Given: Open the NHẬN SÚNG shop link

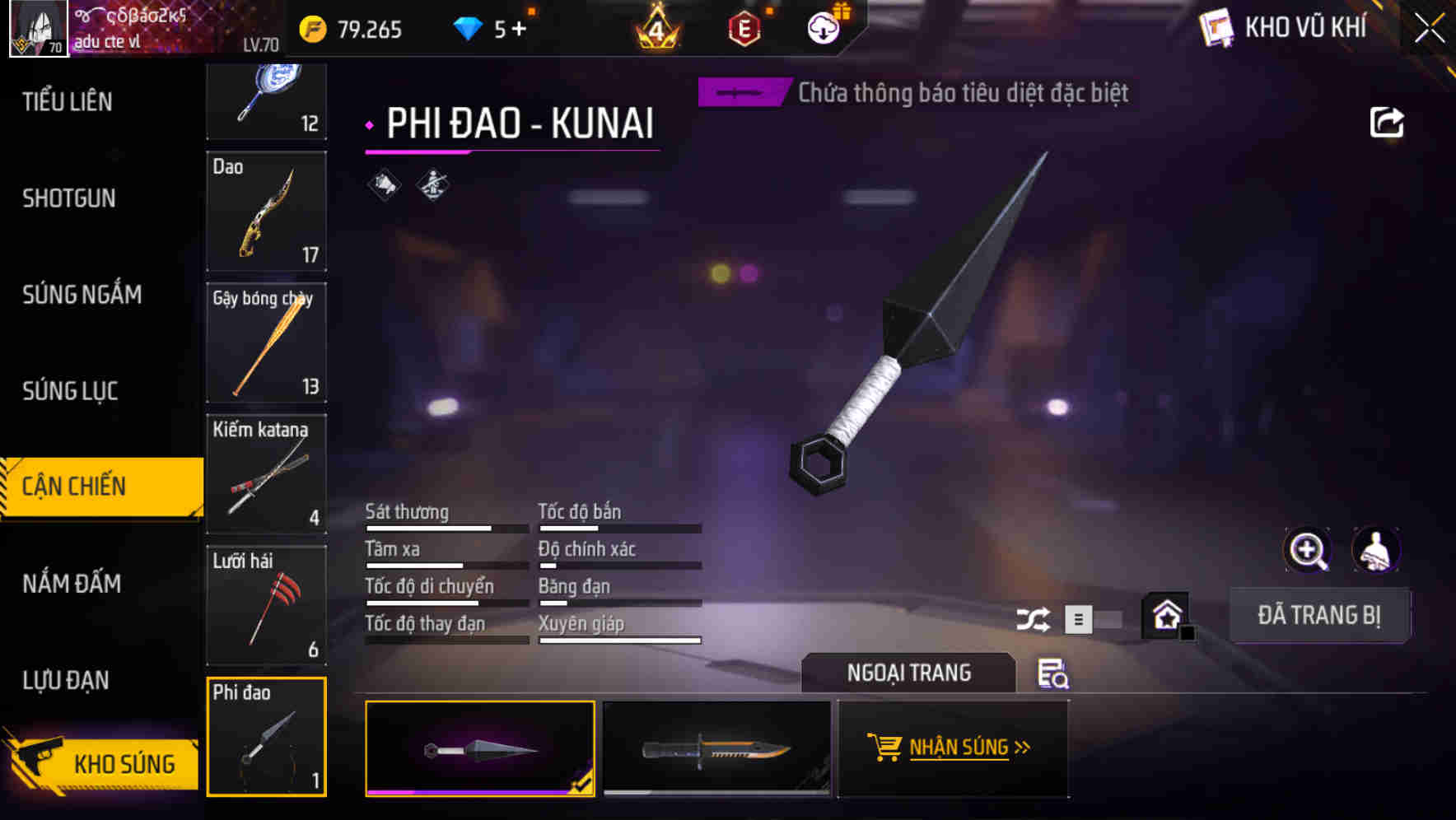Looking at the screenshot, I should click(x=953, y=748).
